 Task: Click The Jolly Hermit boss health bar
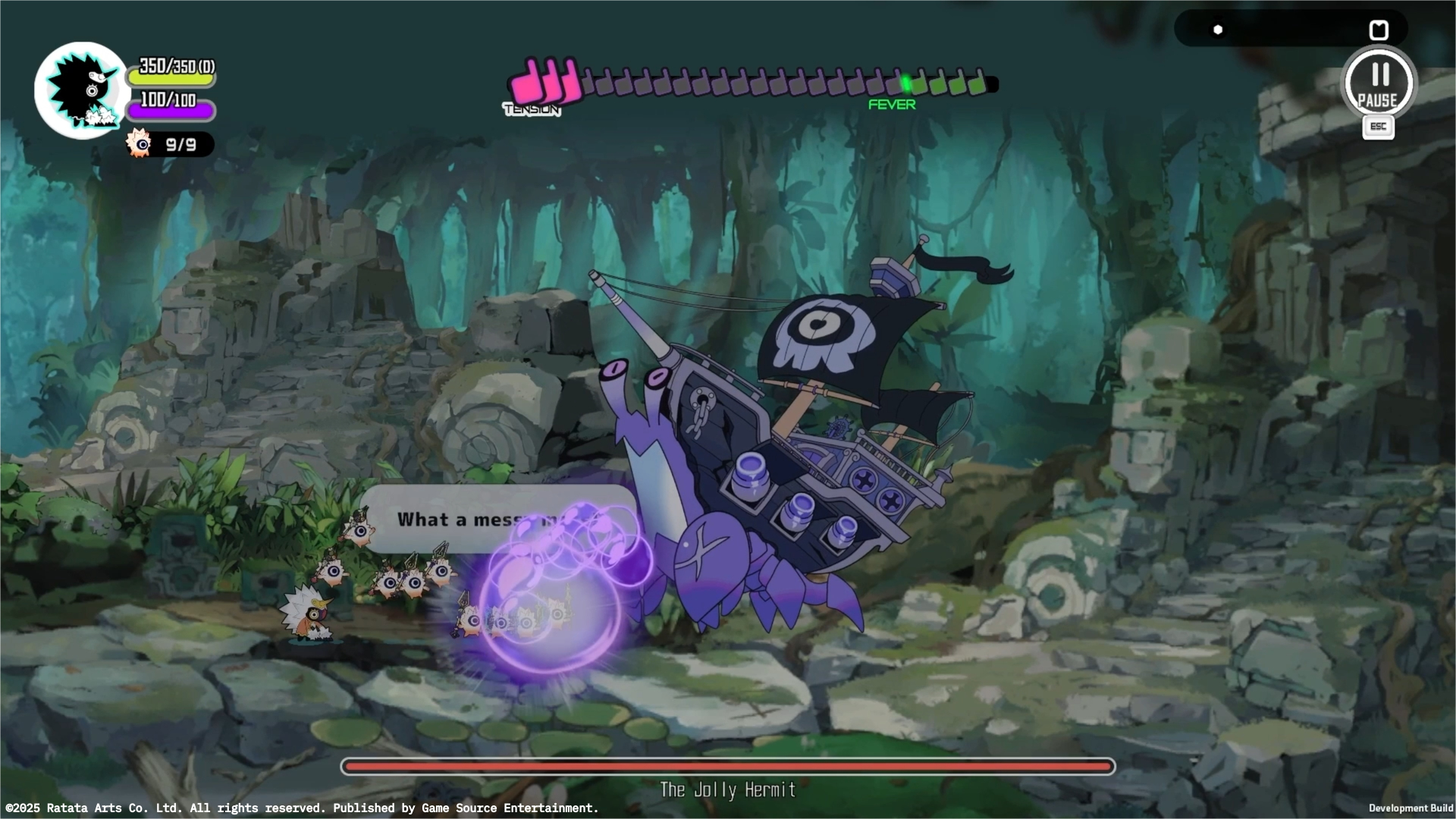tap(727, 767)
